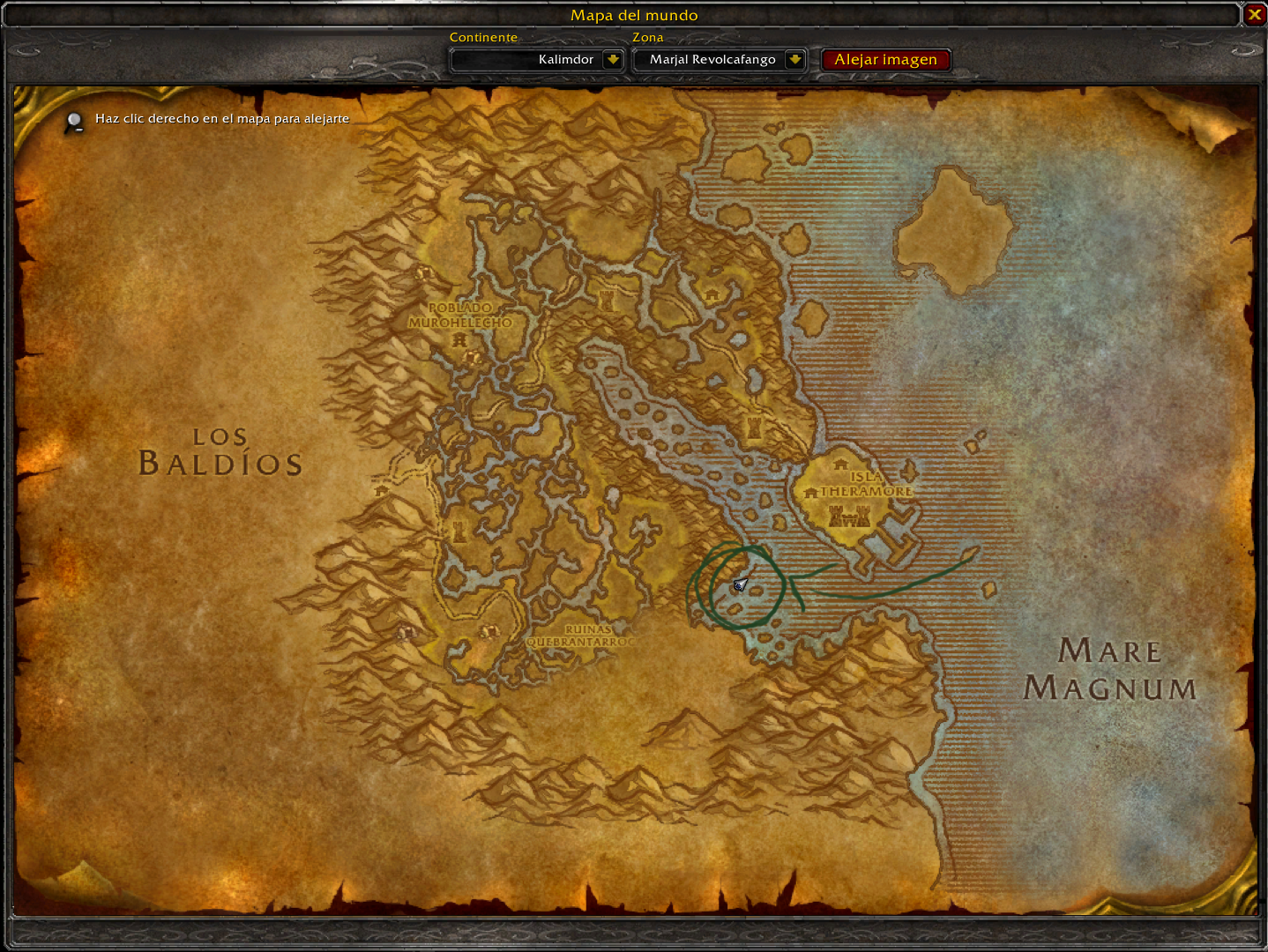Click the farm icon west of the swamp
Image resolution: width=1268 pixels, height=952 pixels.
[x=382, y=490]
